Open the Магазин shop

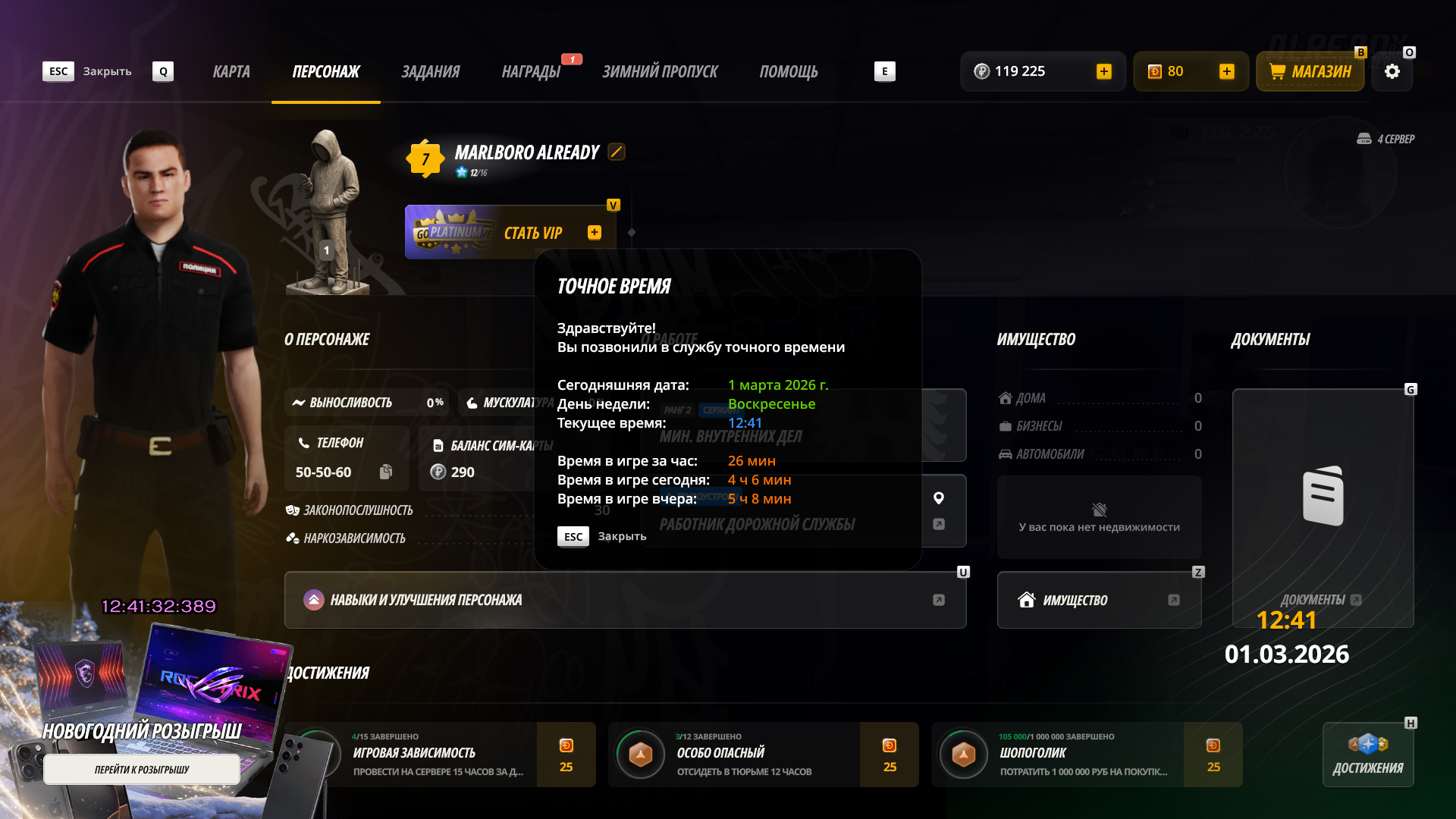point(1310,71)
